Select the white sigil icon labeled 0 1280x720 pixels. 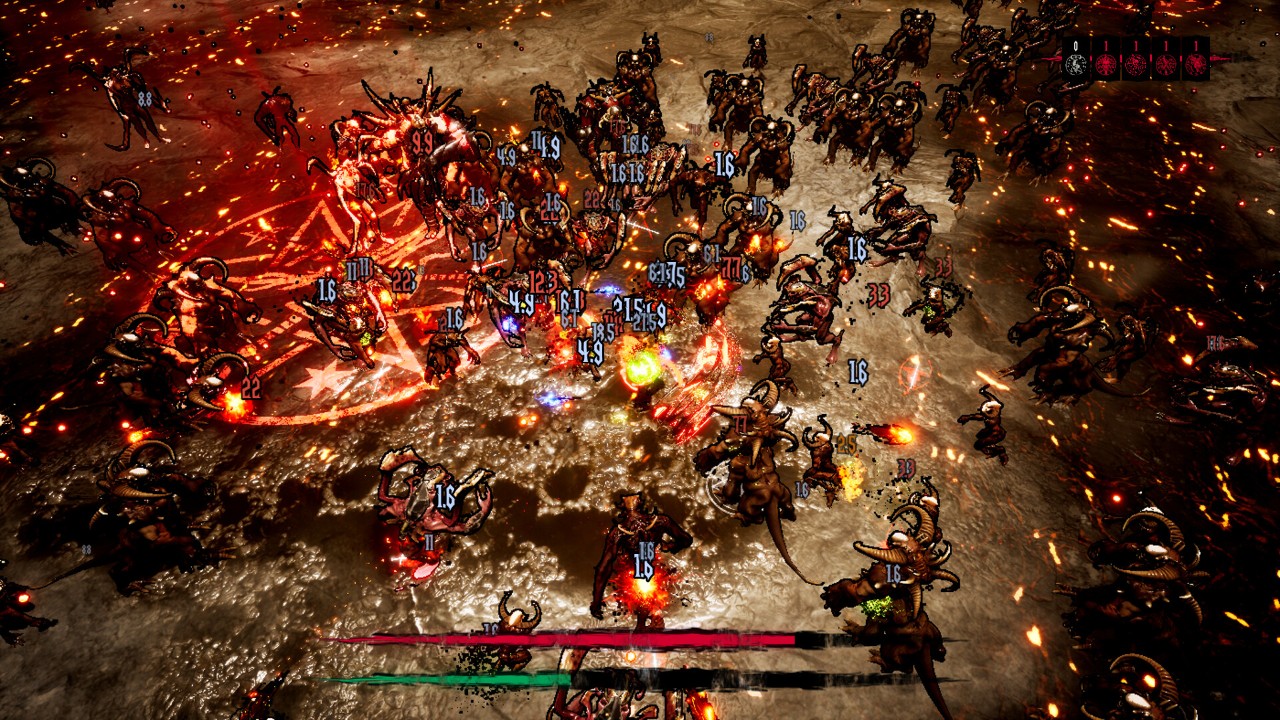click(x=1076, y=65)
